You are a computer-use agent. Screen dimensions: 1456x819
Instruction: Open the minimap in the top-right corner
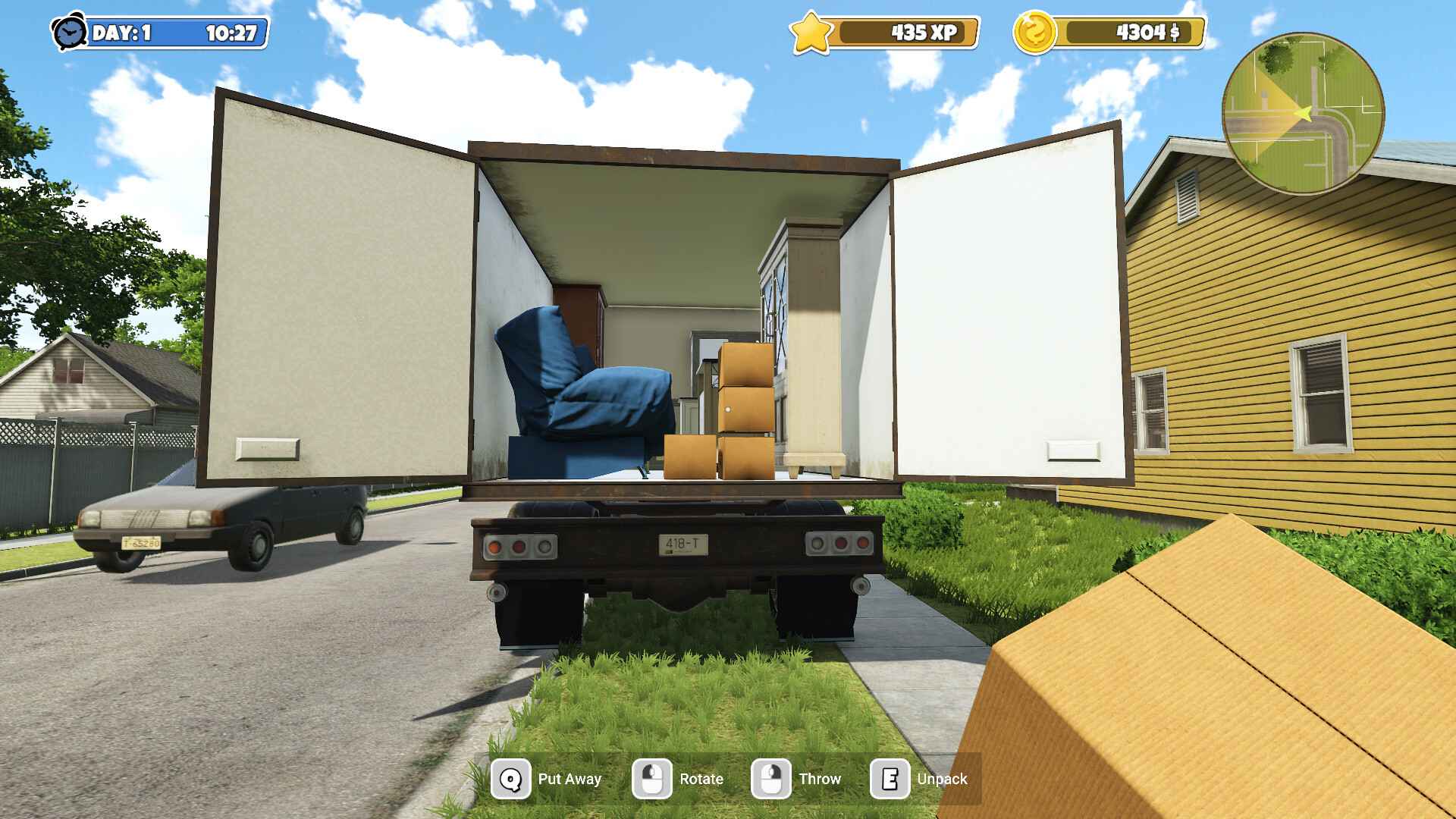(x=1304, y=112)
